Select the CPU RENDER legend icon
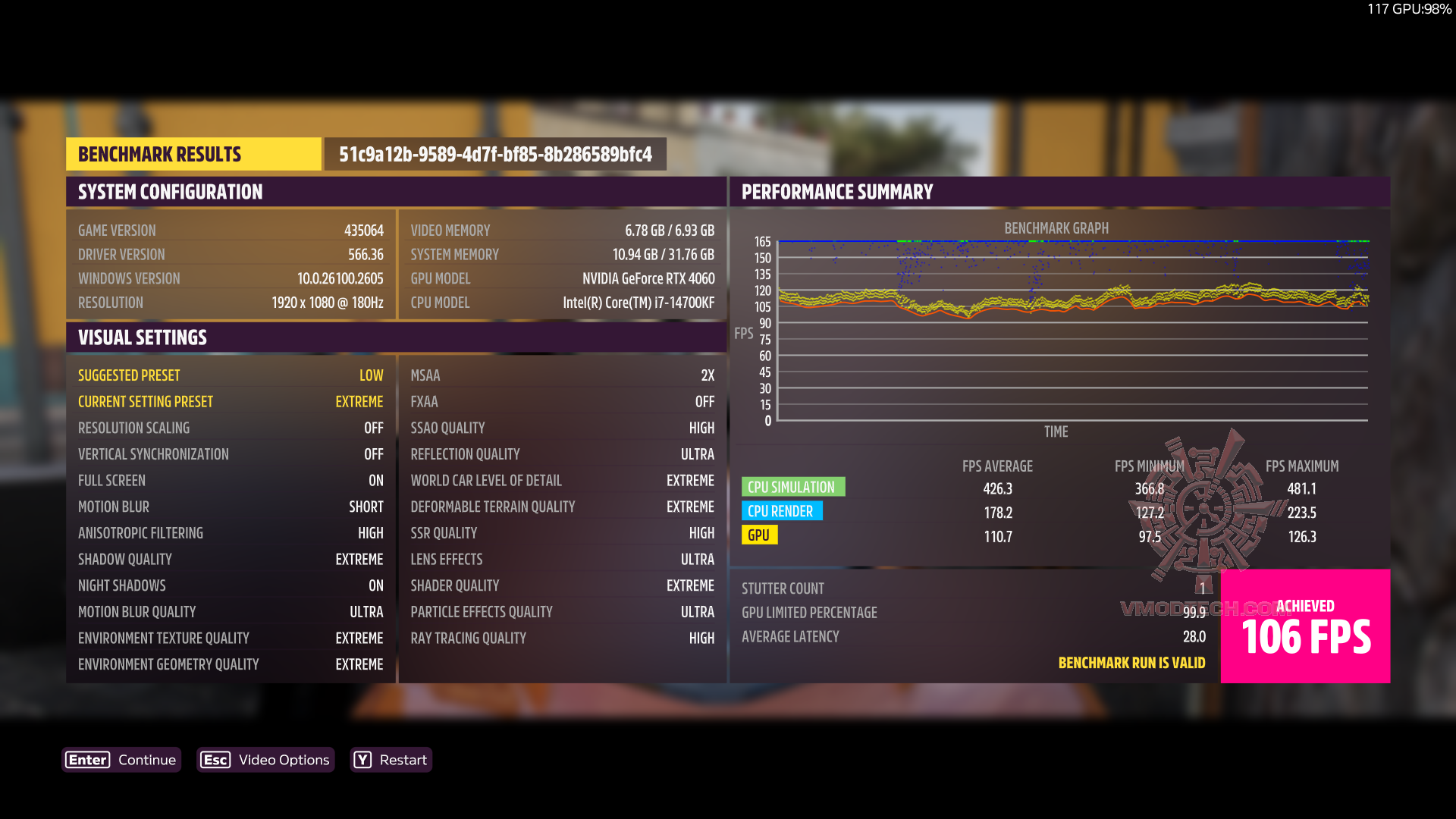 click(782, 511)
